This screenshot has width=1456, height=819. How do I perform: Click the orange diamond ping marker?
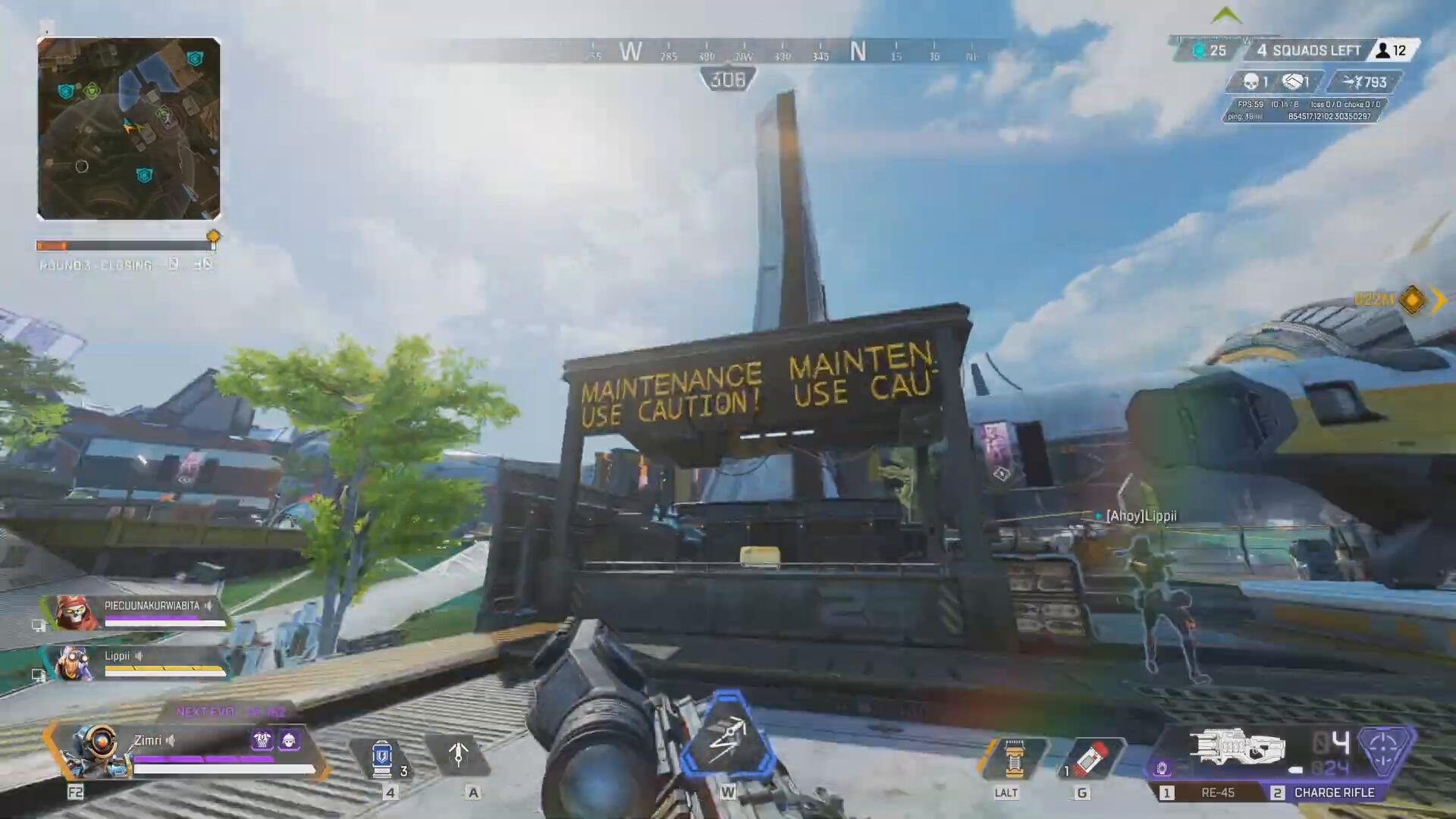tap(1412, 300)
